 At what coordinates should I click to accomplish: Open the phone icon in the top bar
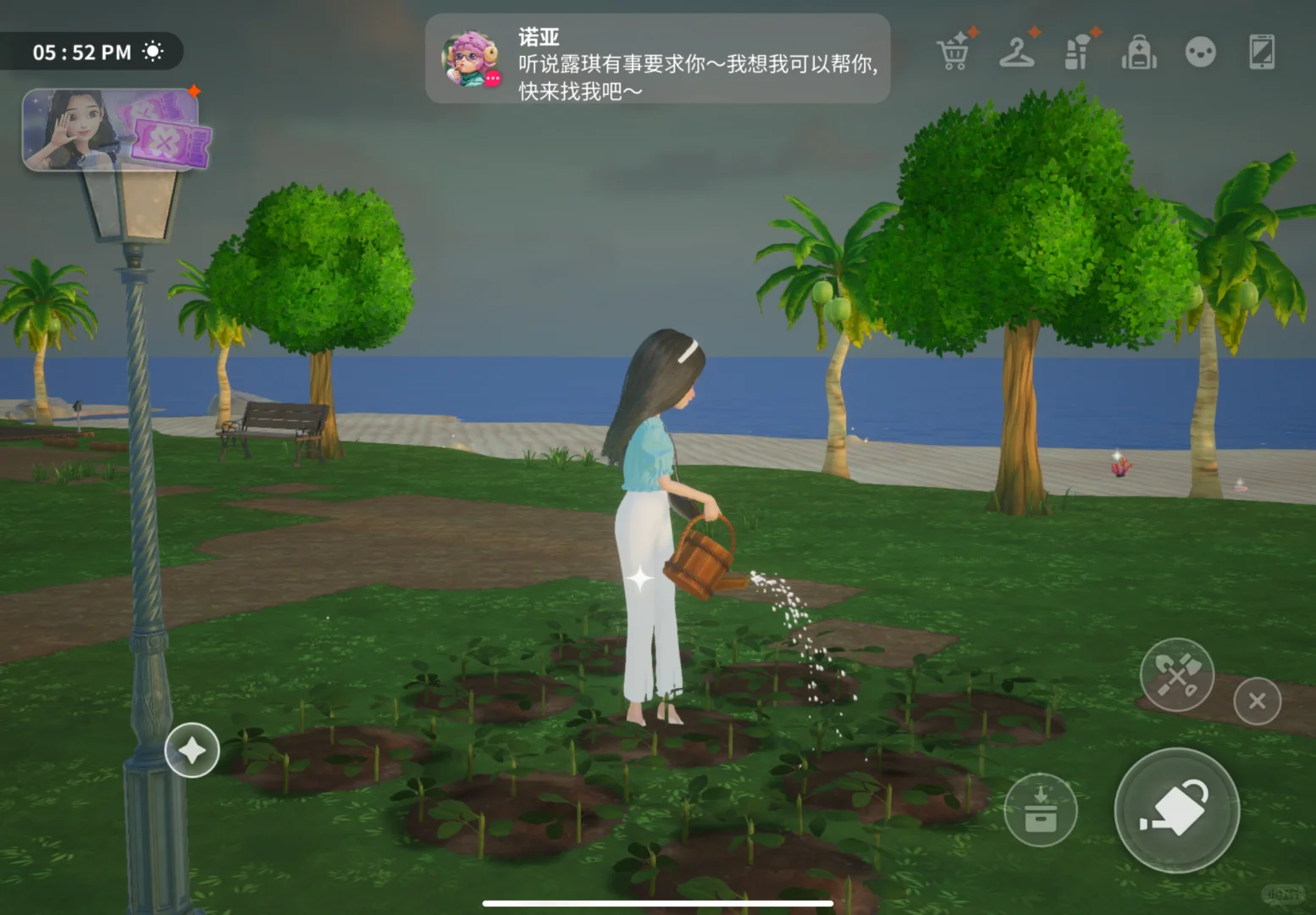pos(1263,53)
